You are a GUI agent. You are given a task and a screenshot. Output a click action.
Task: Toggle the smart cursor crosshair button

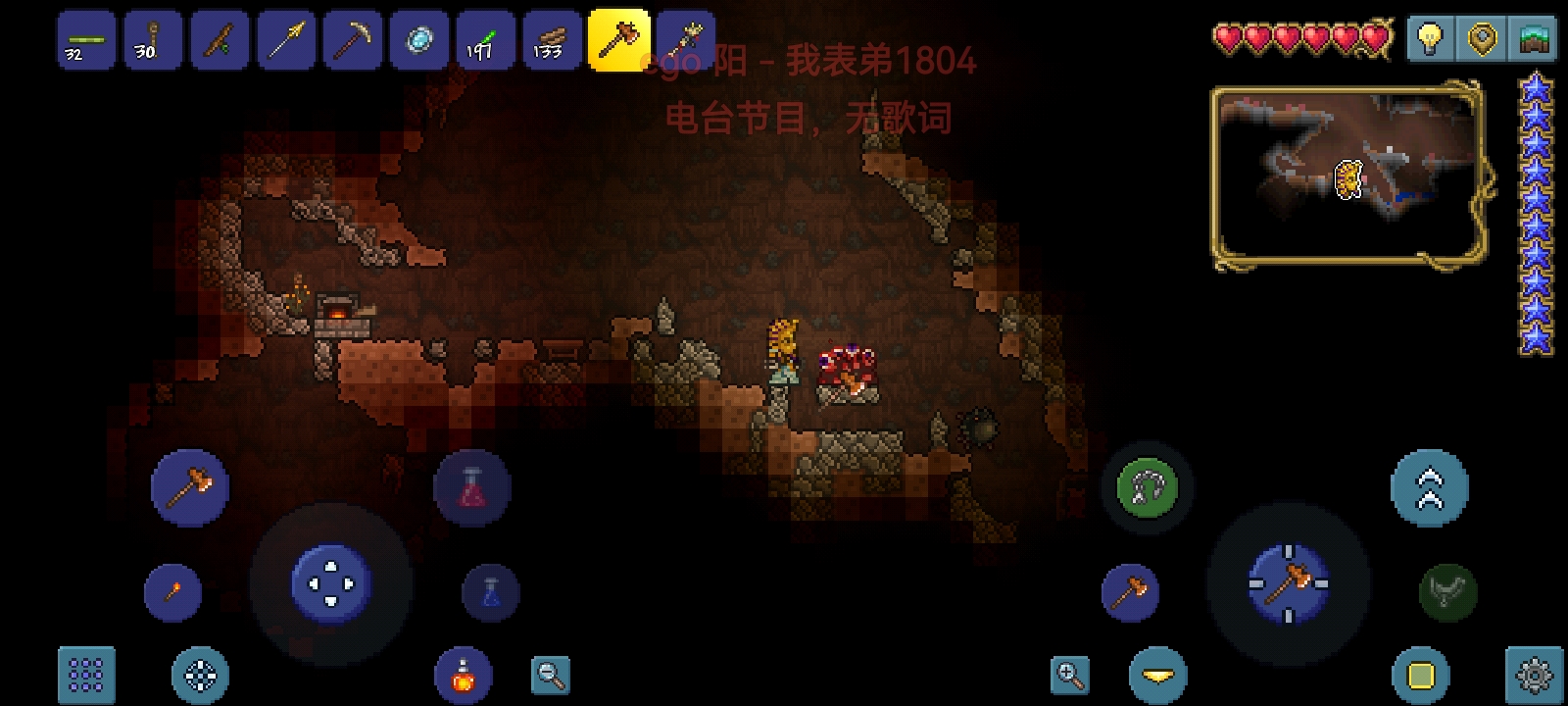tap(201, 675)
